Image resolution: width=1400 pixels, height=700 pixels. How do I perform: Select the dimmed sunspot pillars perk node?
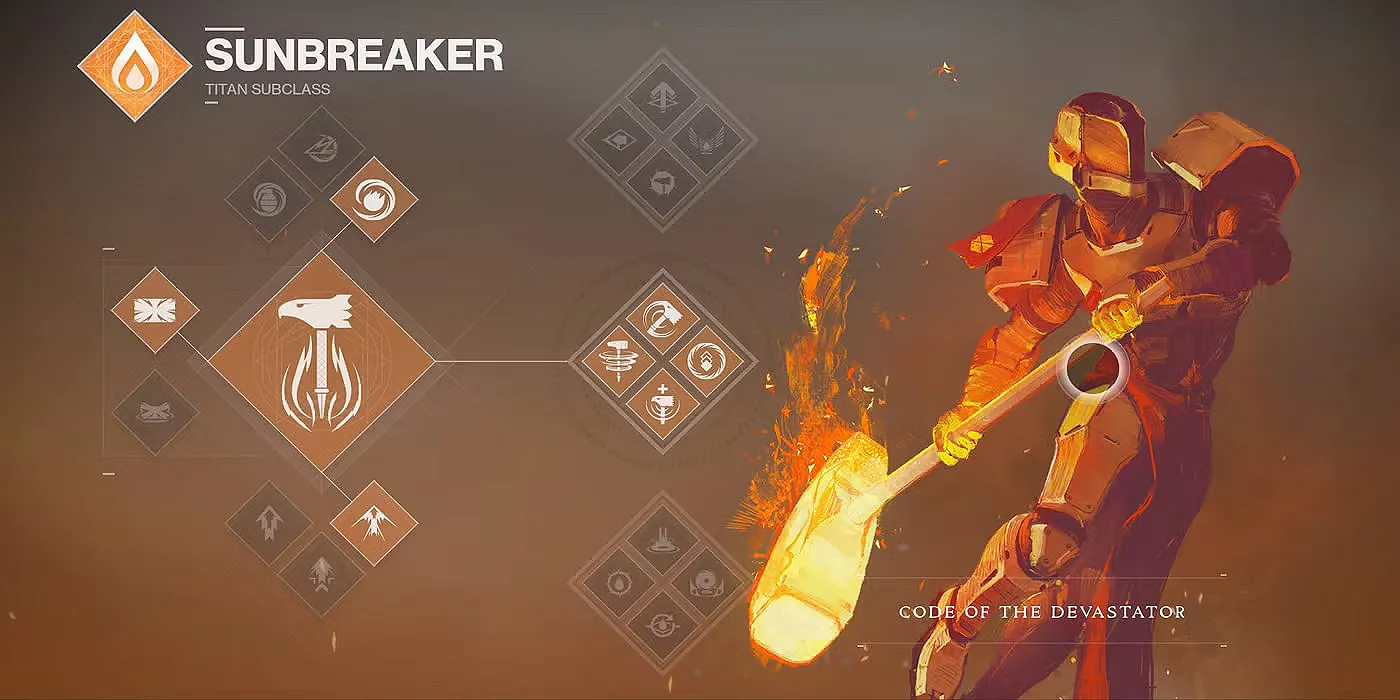(662, 540)
